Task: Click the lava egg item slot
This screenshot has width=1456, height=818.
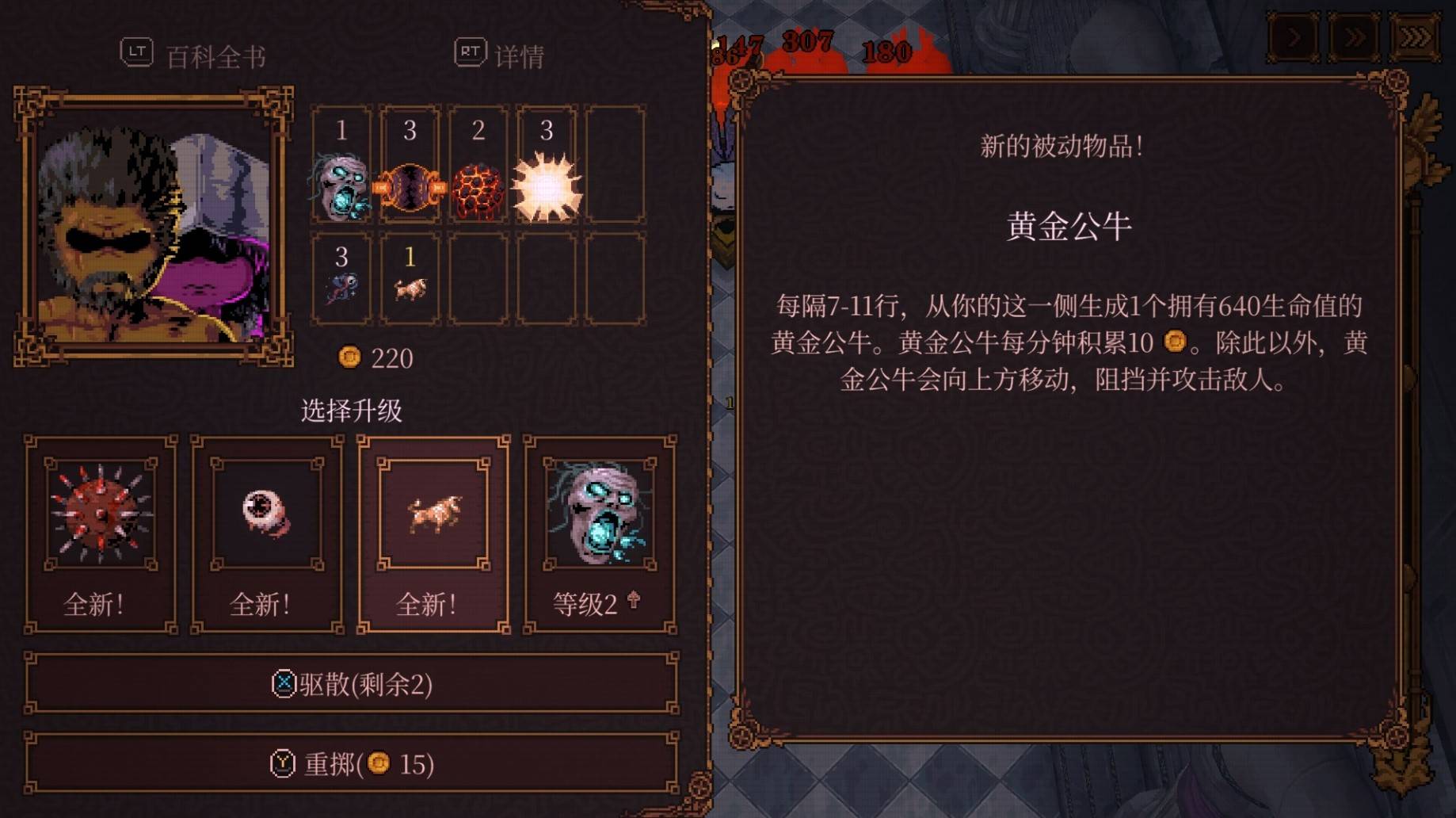Action: 477,186
